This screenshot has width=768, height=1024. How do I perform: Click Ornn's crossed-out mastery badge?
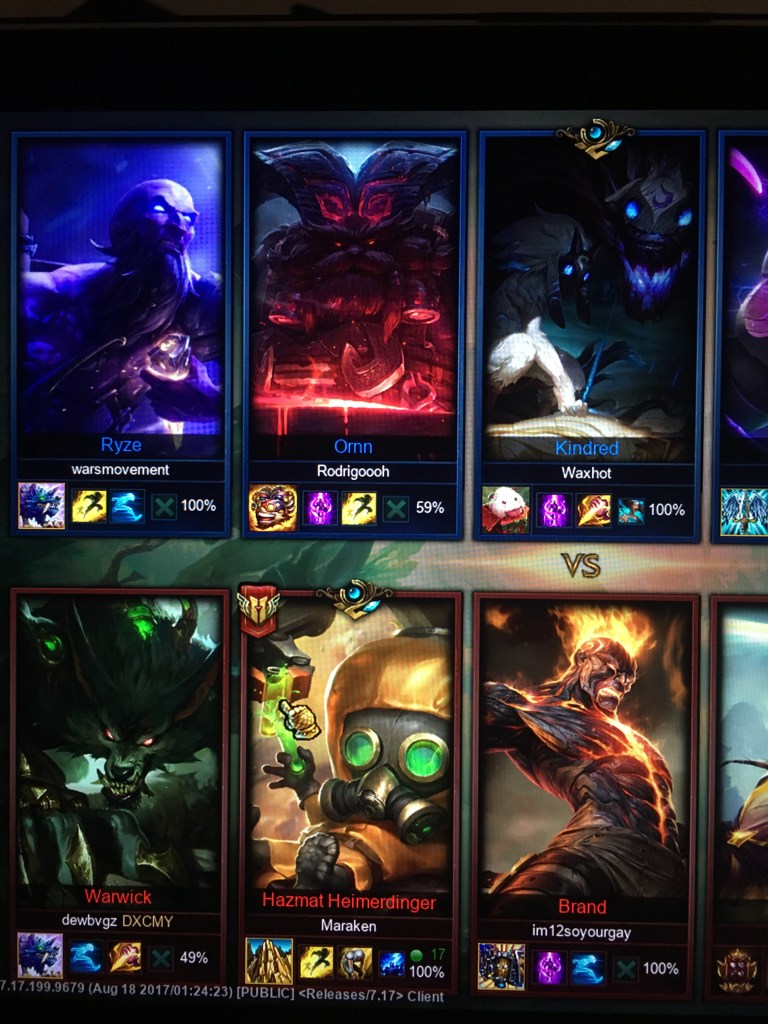pyautogui.click(x=396, y=508)
